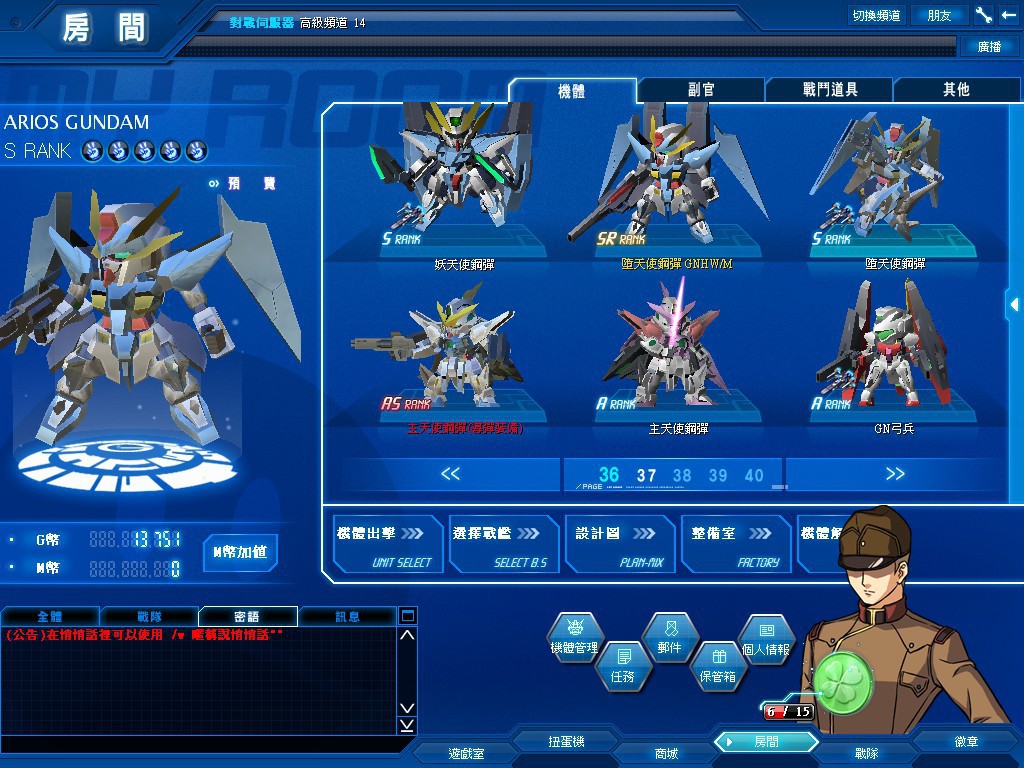Viewport: 1024px width, 768px height.
Task: Go to page 37 of units
Action: pos(646,476)
